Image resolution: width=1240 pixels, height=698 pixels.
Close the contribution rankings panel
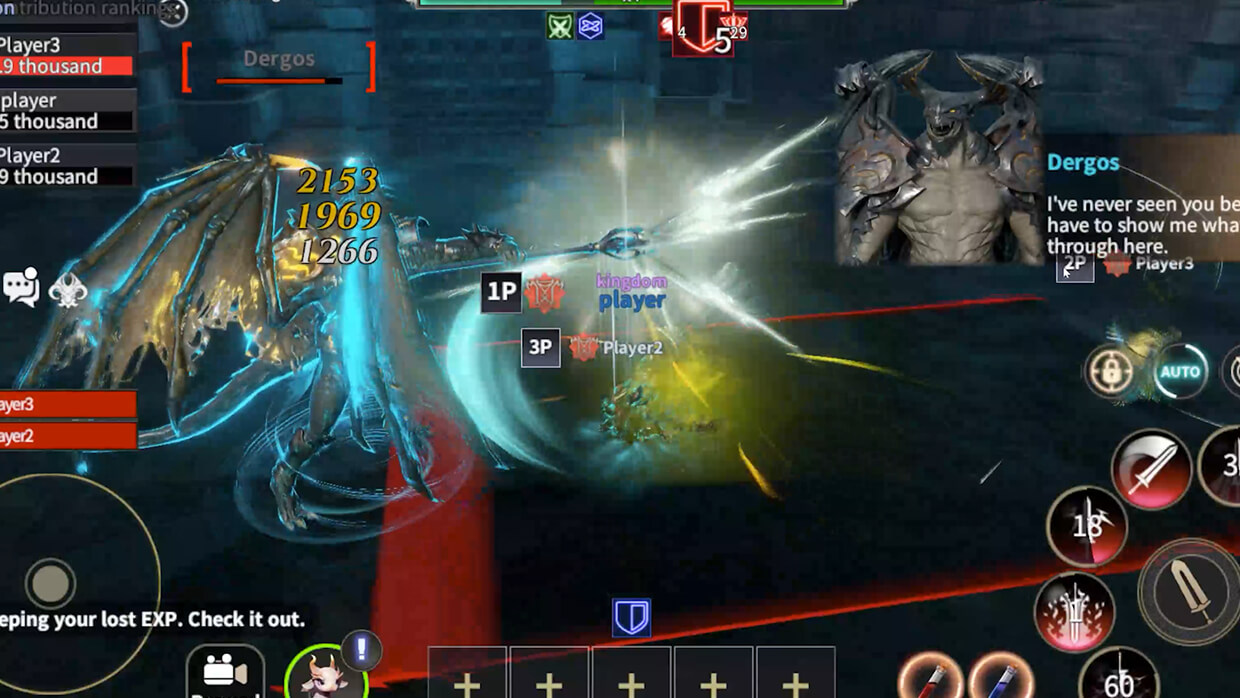[173, 12]
